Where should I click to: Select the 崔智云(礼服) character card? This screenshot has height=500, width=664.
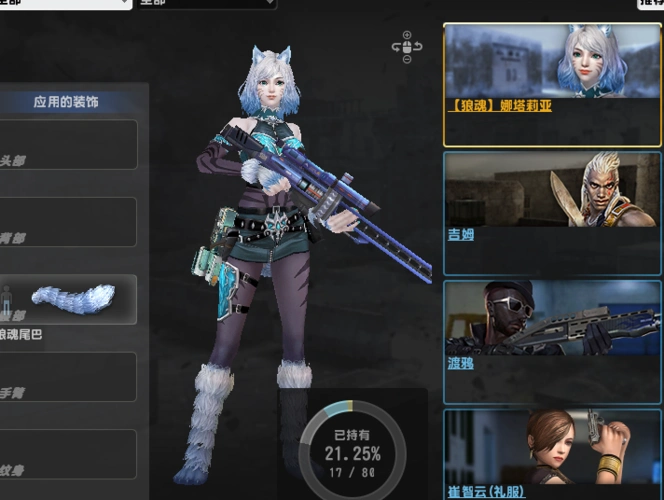(552, 454)
